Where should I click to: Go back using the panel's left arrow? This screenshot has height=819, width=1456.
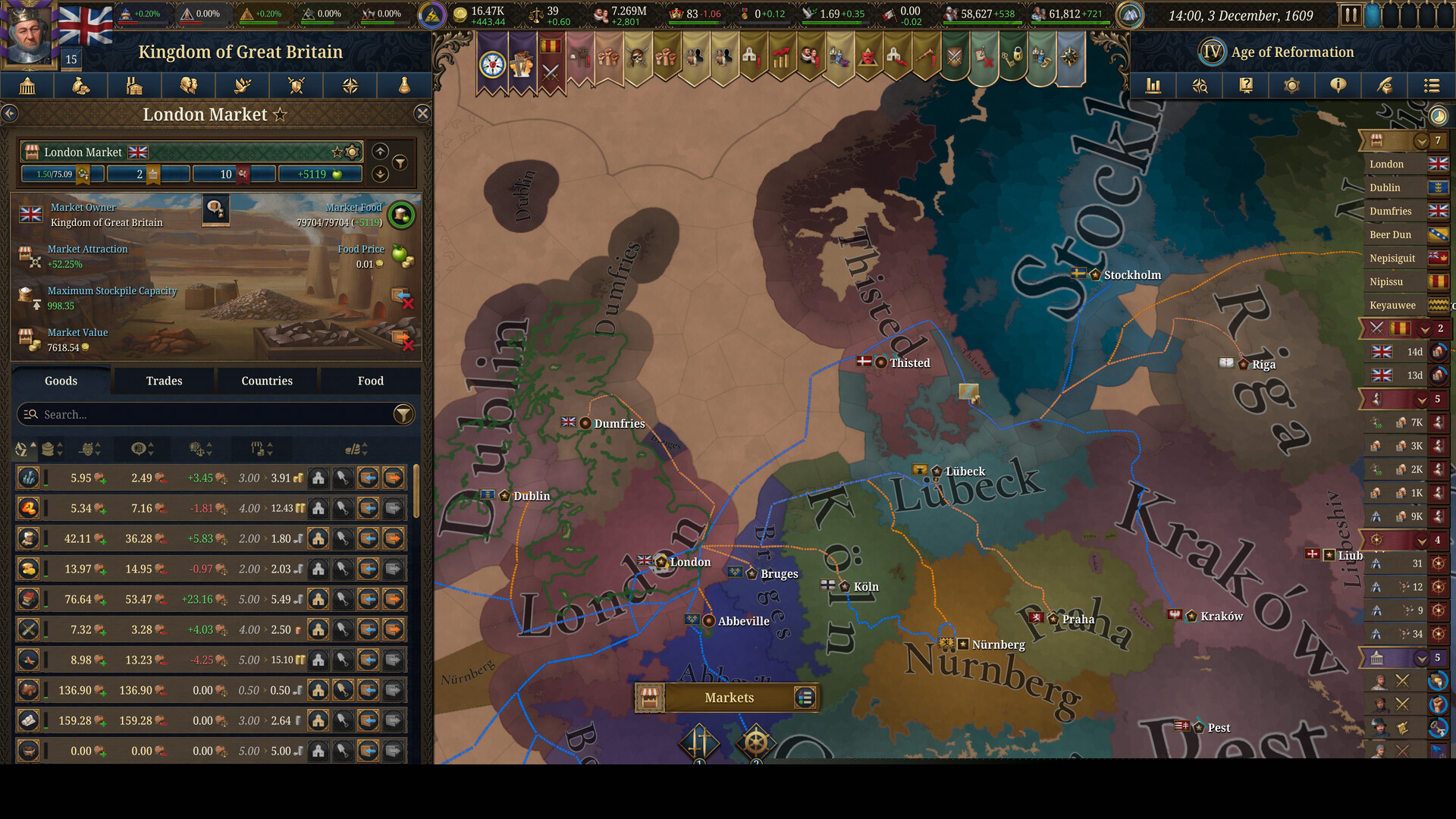(x=10, y=114)
